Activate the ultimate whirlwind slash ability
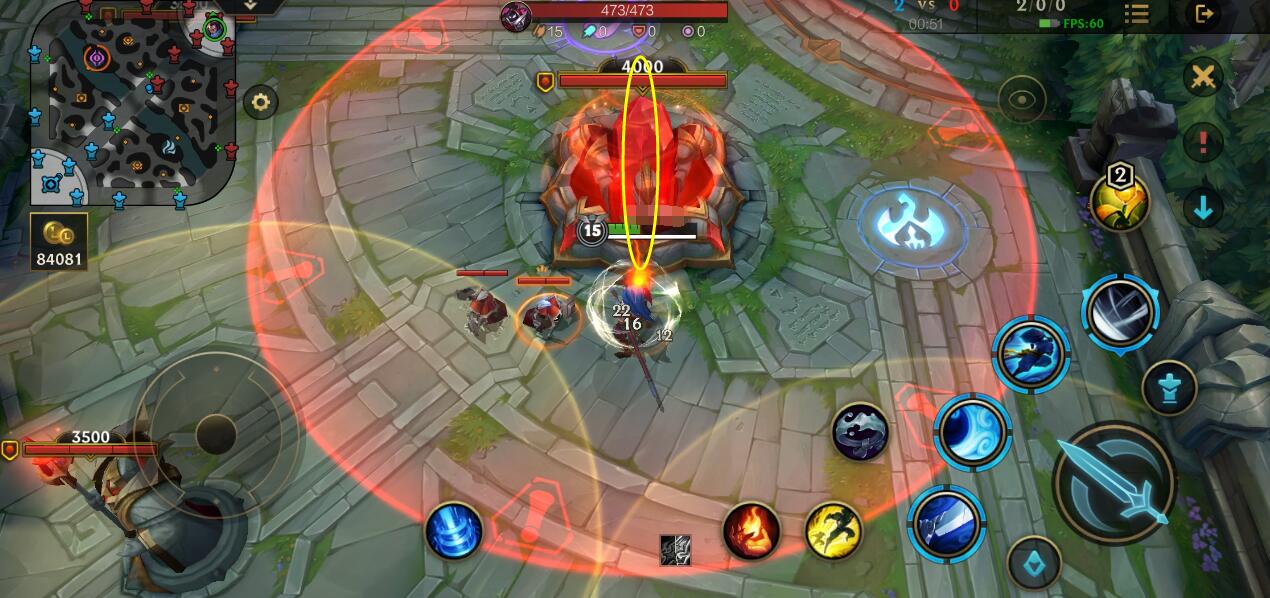Image resolution: width=1270 pixels, height=598 pixels. (1119, 313)
